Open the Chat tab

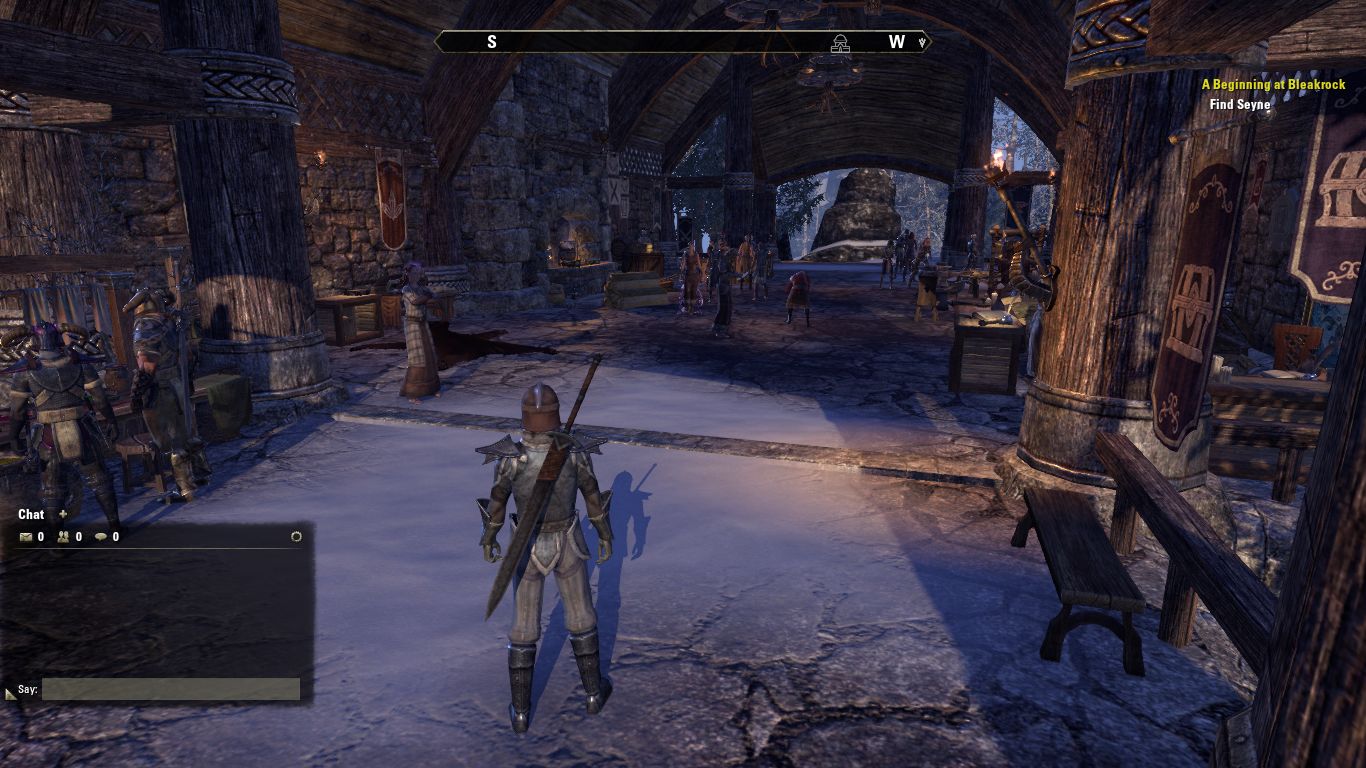(31, 515)
